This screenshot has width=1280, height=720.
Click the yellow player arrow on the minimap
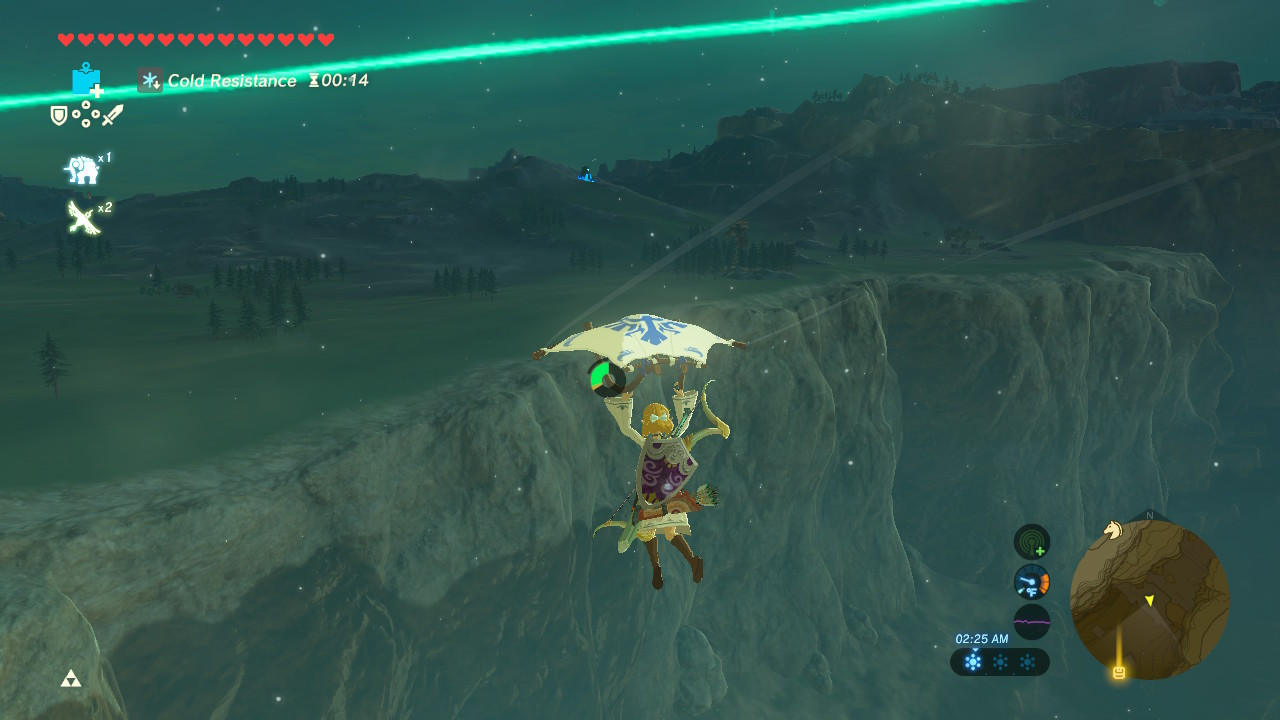coord(1150,601)
